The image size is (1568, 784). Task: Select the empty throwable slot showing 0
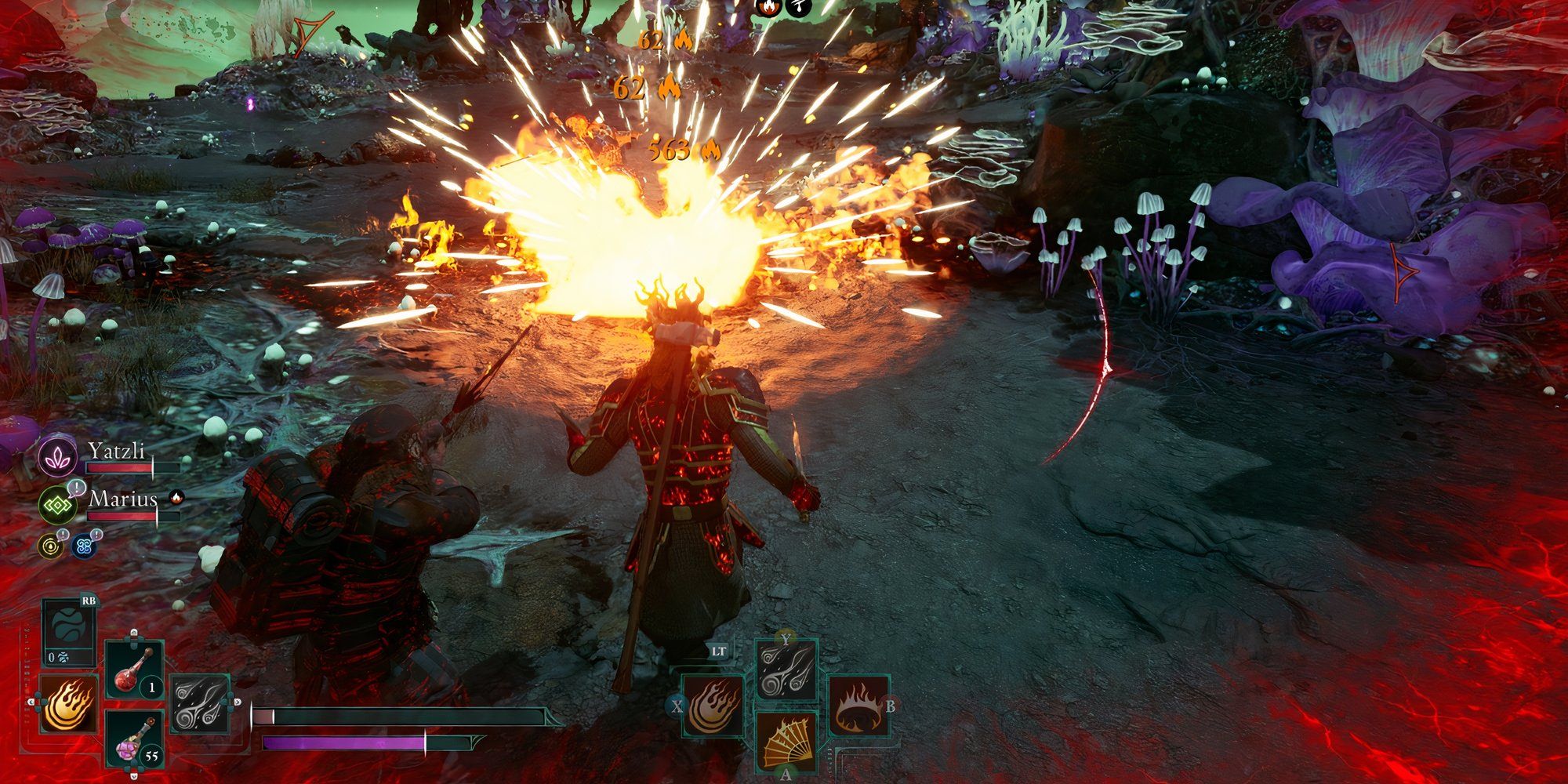[69, 633]
